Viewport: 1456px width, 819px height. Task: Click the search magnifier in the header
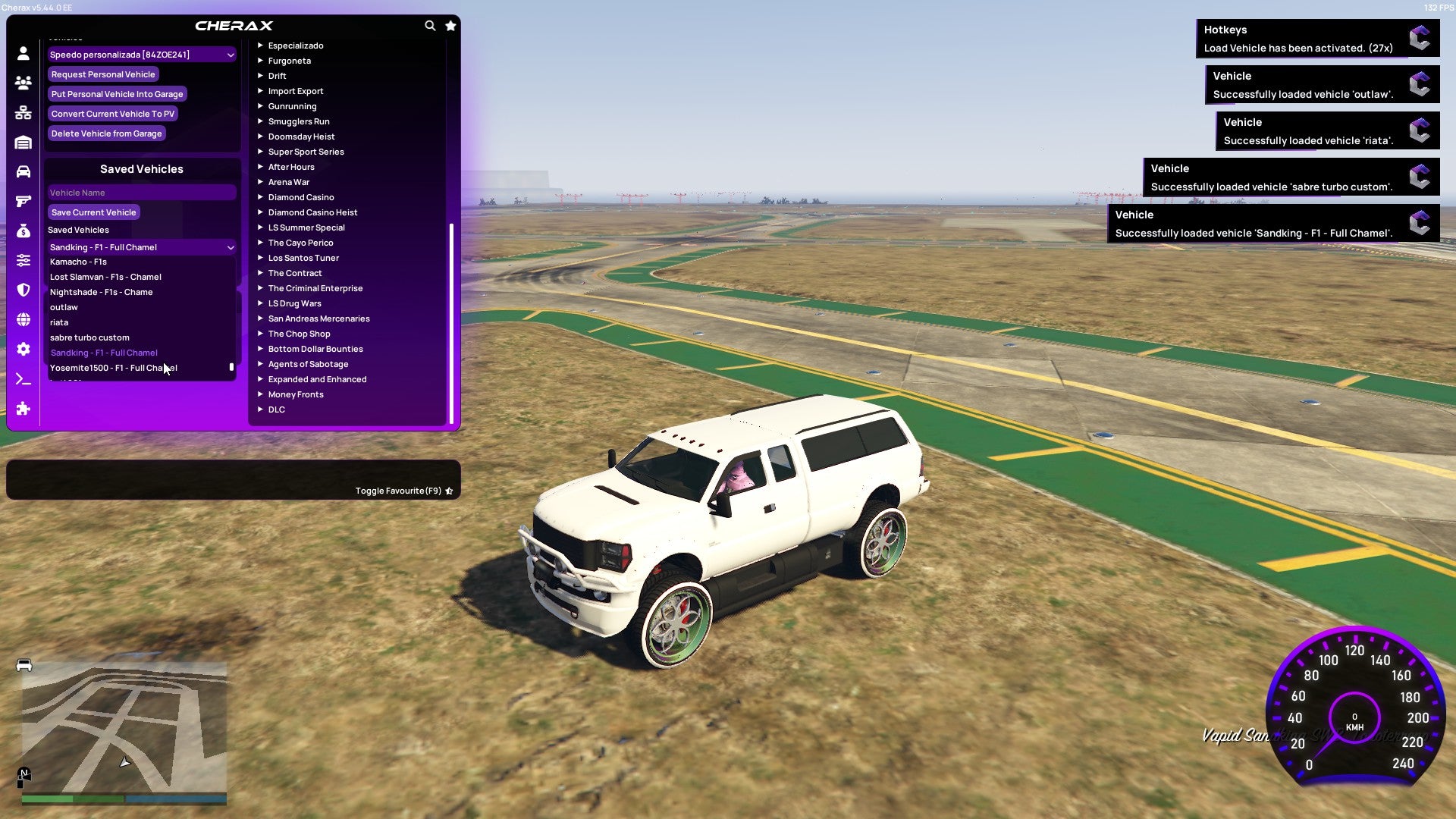pos(430,25)
